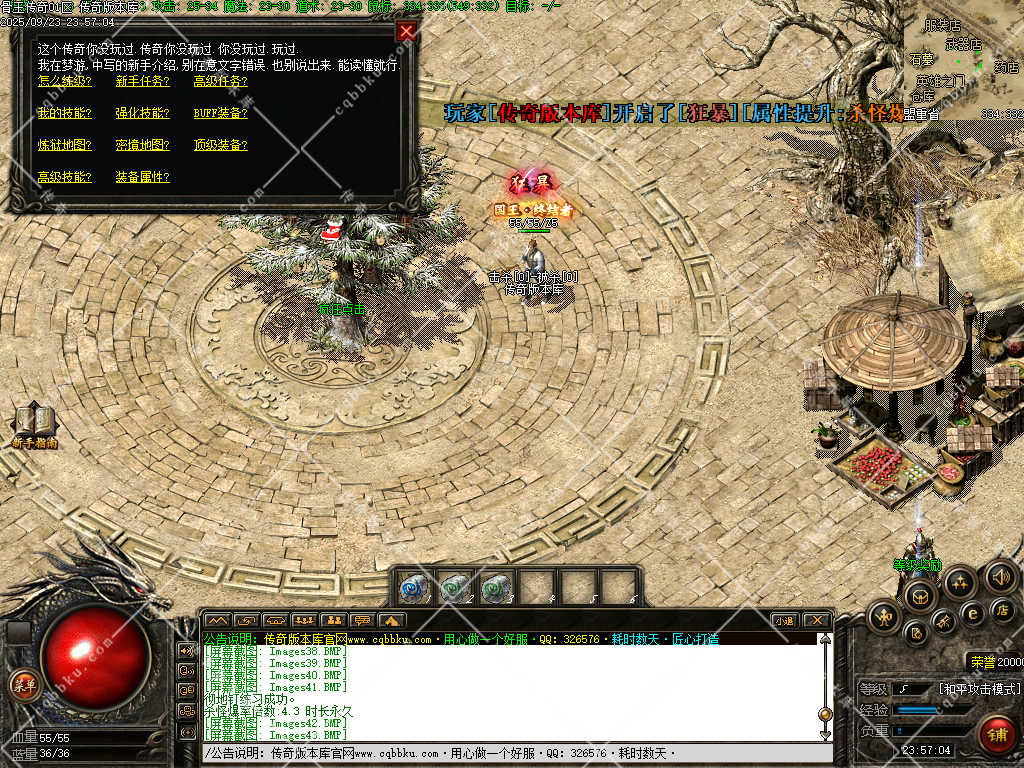Close the newbie guide dialog

406,31
